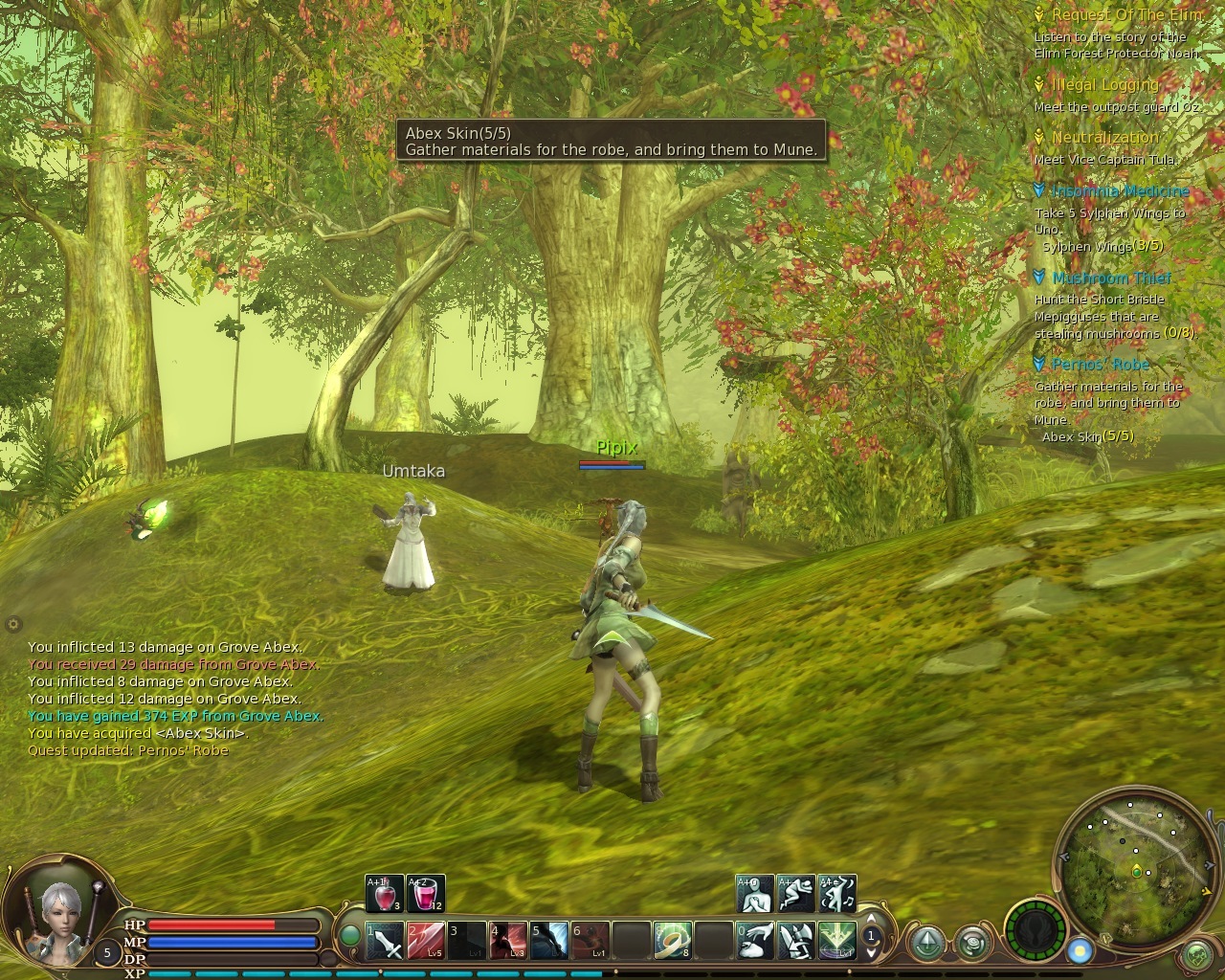Trigger the dancing emote icon
1225x980 pixels.
click(x=837, y=894)
